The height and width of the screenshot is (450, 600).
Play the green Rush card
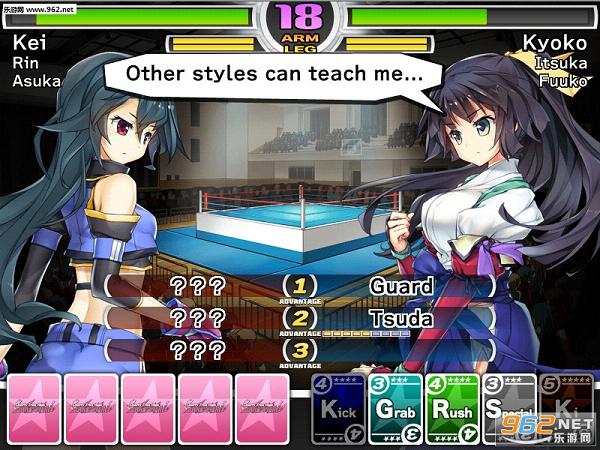tap(453, 409)
